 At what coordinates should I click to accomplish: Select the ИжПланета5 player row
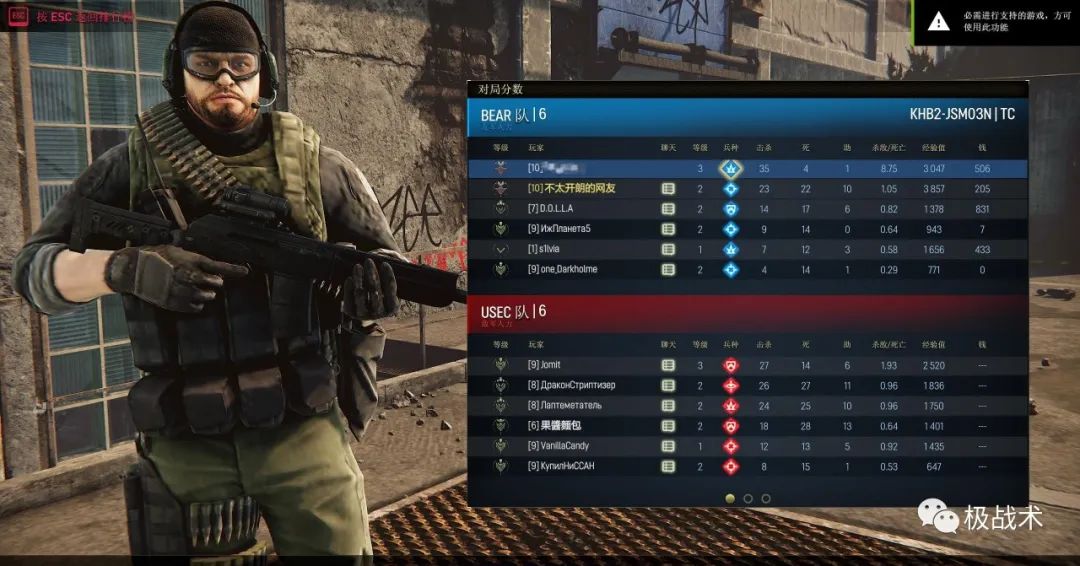[567, 229]
